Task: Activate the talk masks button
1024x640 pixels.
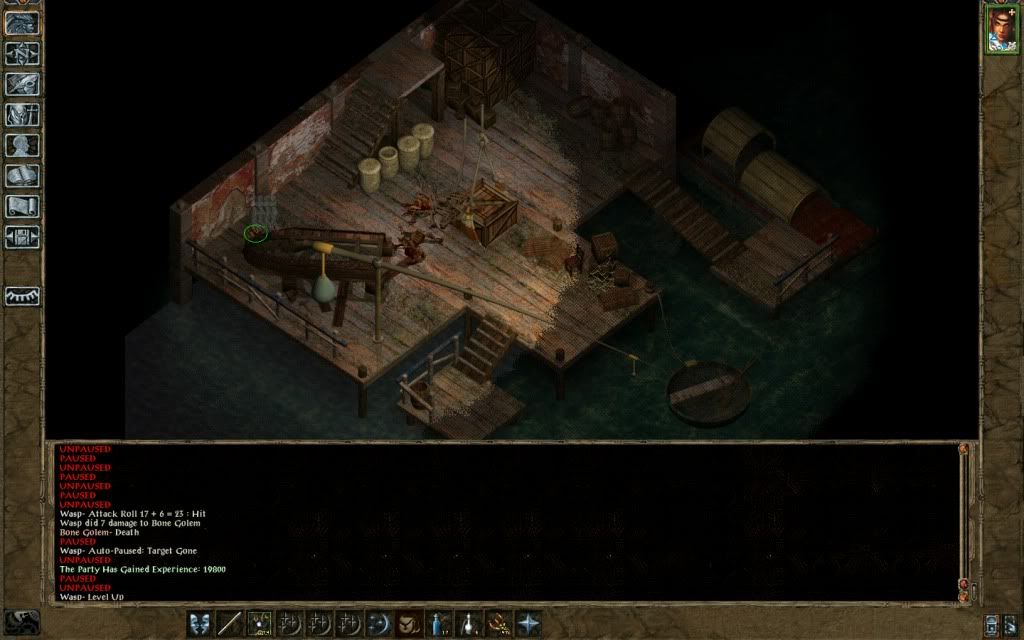Action: point(201,622)
